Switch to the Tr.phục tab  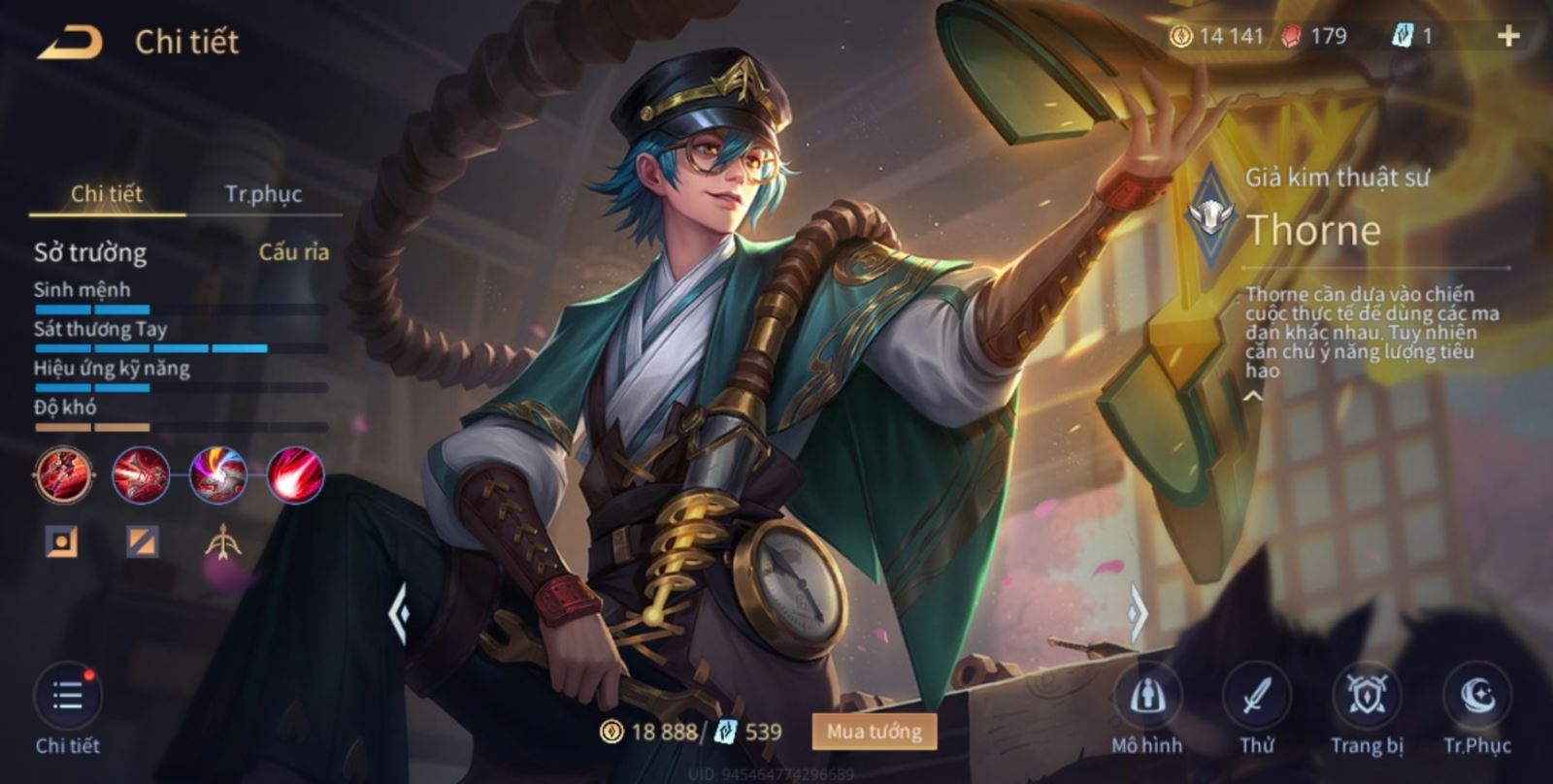point(264,193)
